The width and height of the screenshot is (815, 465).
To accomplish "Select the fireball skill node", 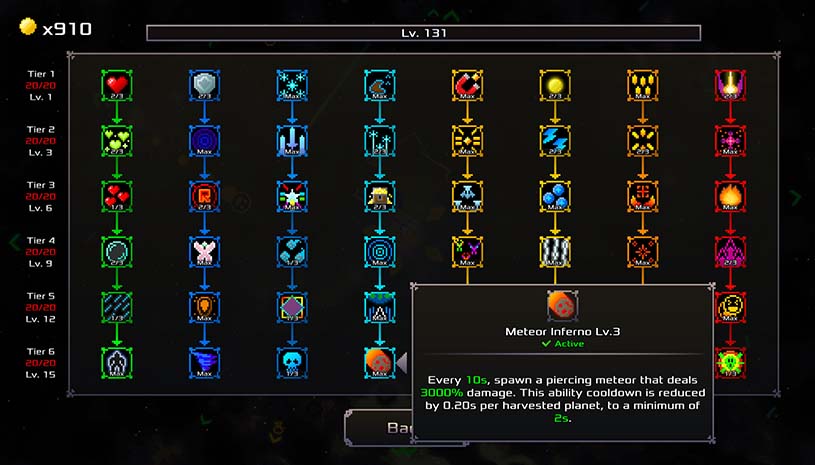I will (729, 195).
